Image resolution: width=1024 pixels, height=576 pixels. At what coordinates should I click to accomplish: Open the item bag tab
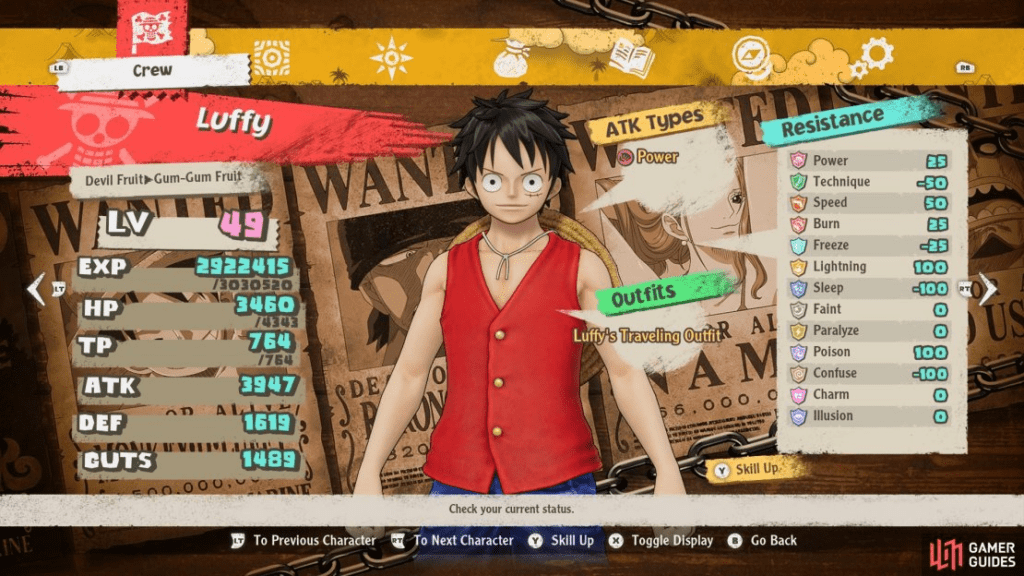[x=511, y=58]
